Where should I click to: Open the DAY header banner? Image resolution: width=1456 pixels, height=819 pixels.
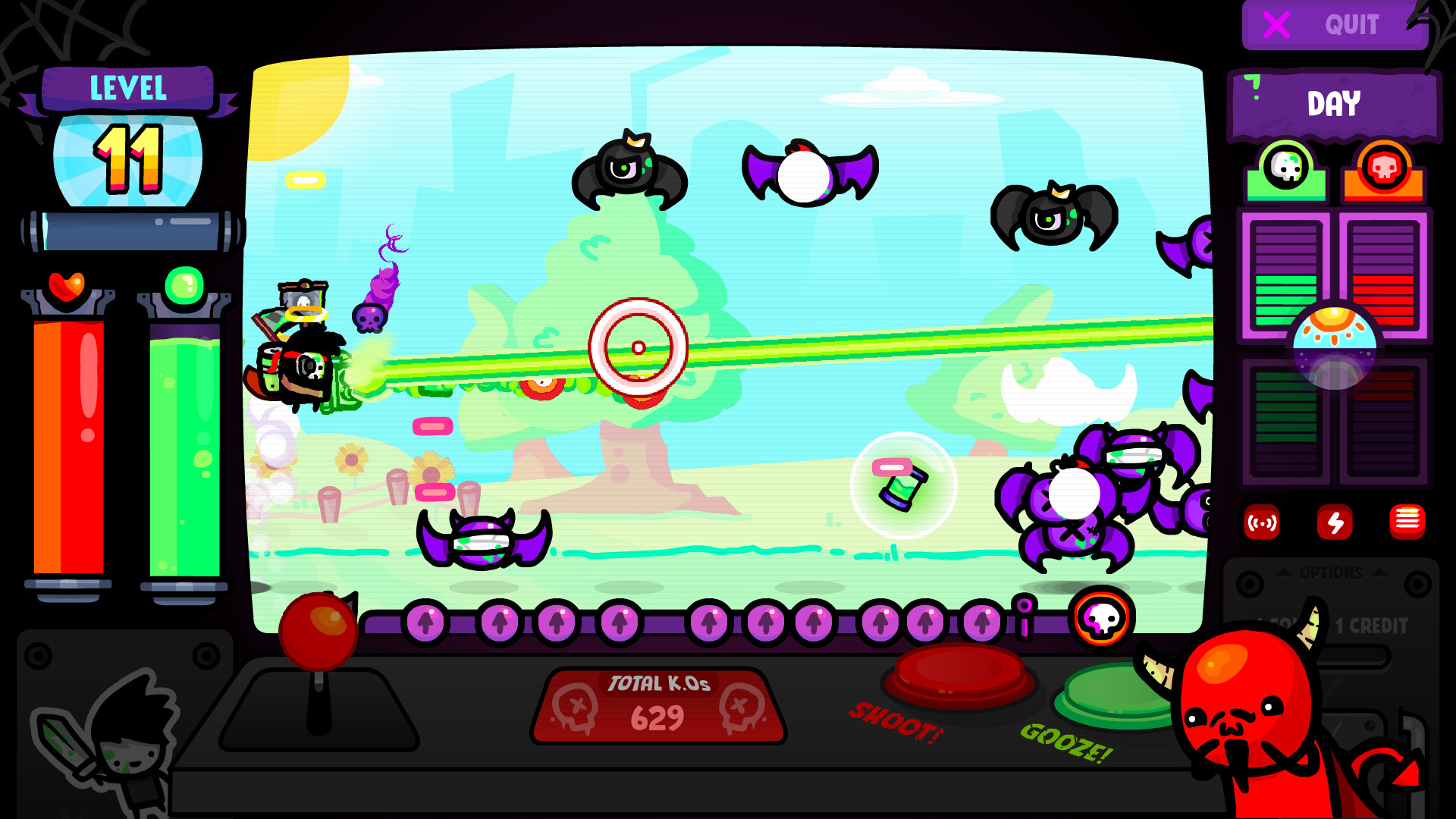(x=1335, y=103)
